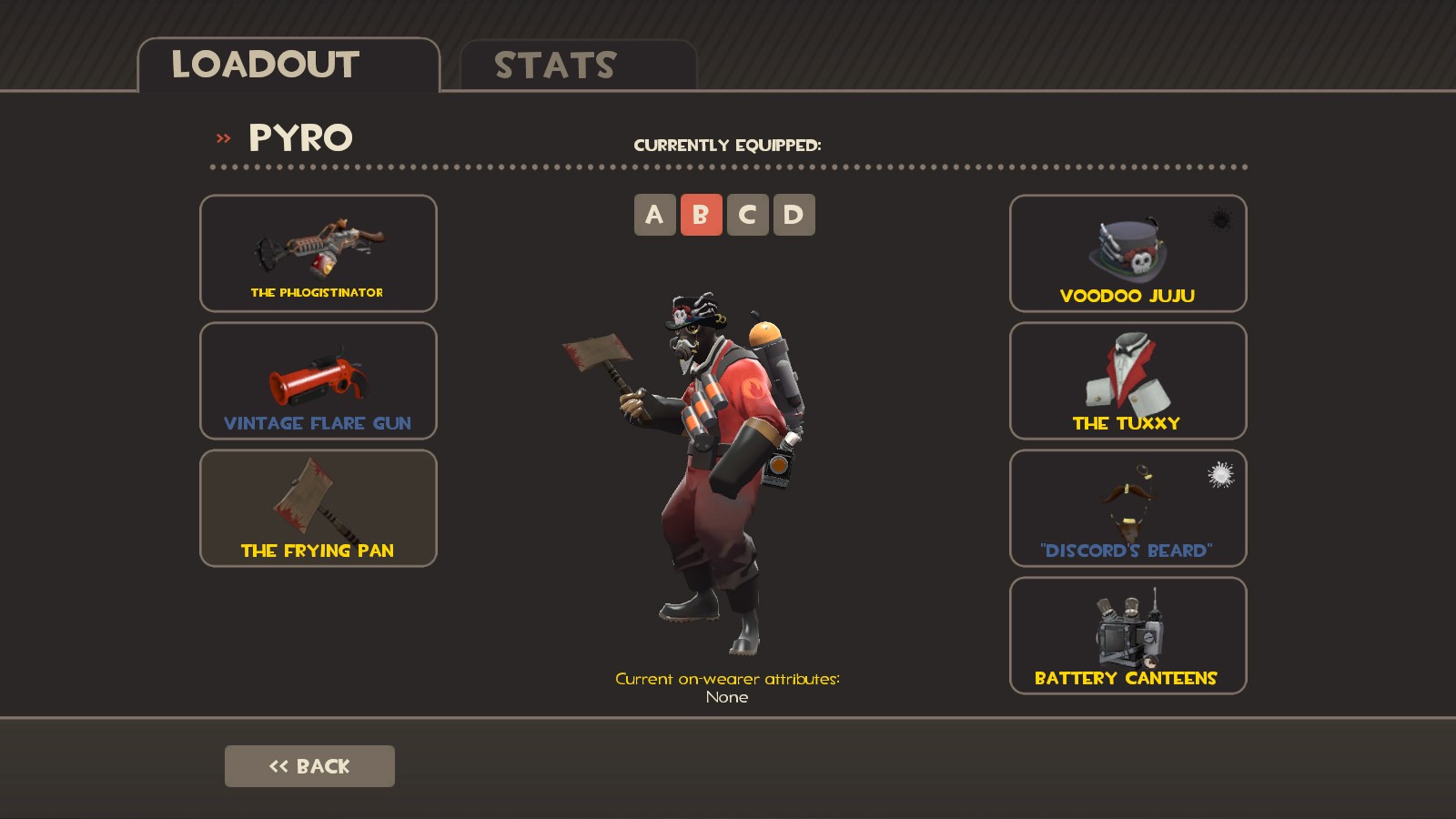
Task: Open the Vintage Flare Gun slot
Action: pyautogui.click(x=318, y=381)
